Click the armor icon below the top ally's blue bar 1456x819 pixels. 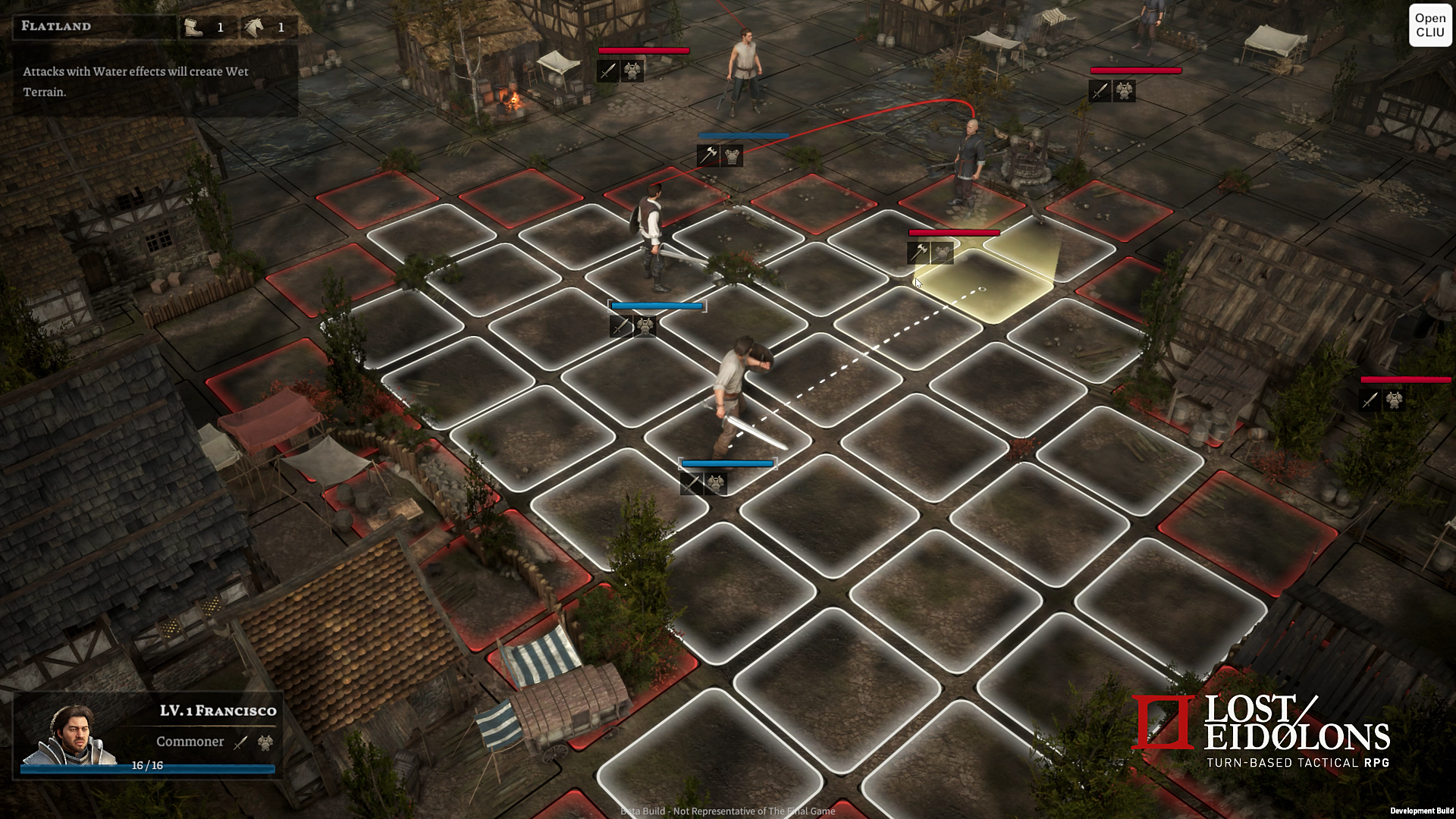click(732, 157)
